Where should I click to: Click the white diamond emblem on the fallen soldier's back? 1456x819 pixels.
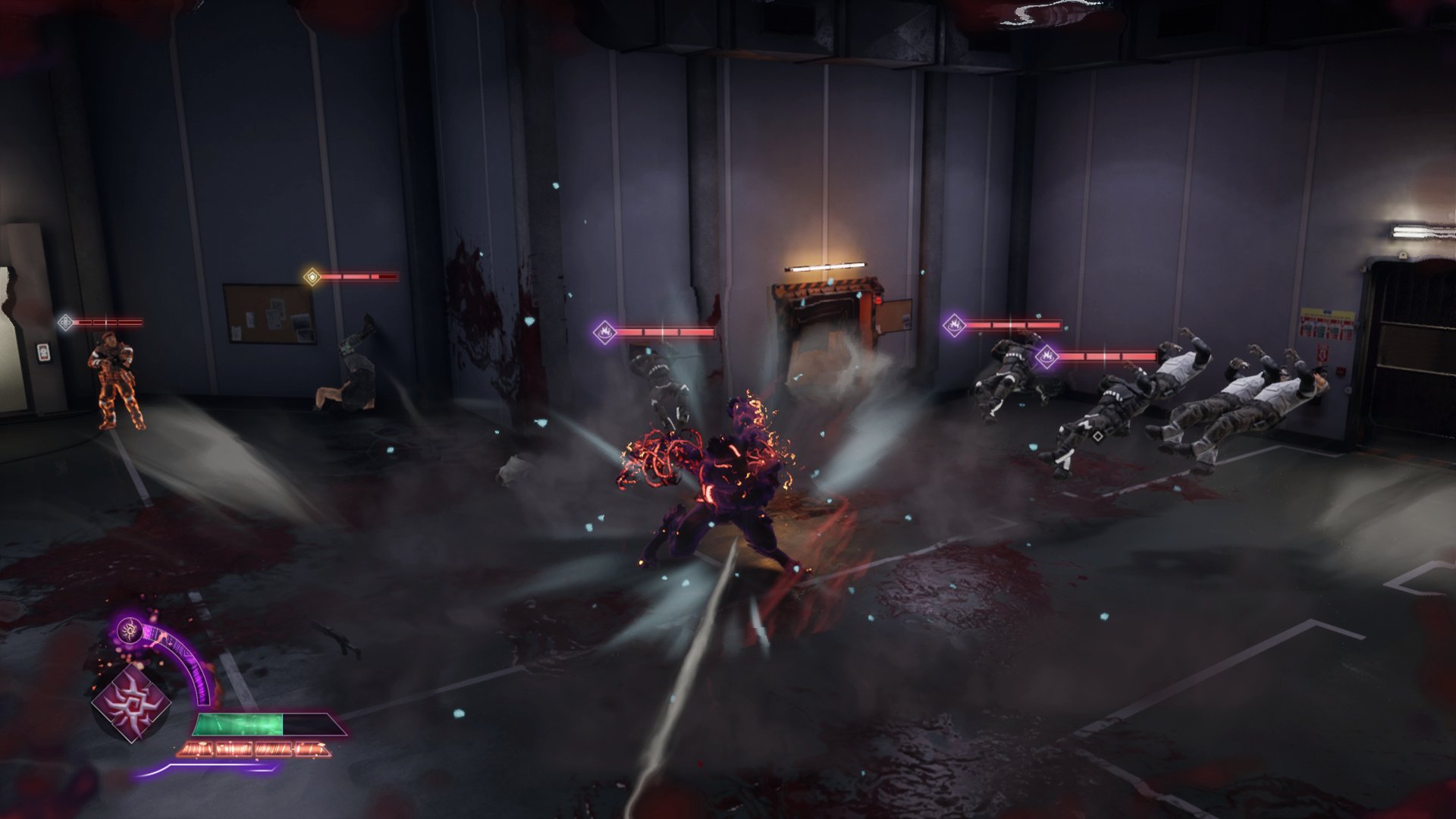point(1097,438)
